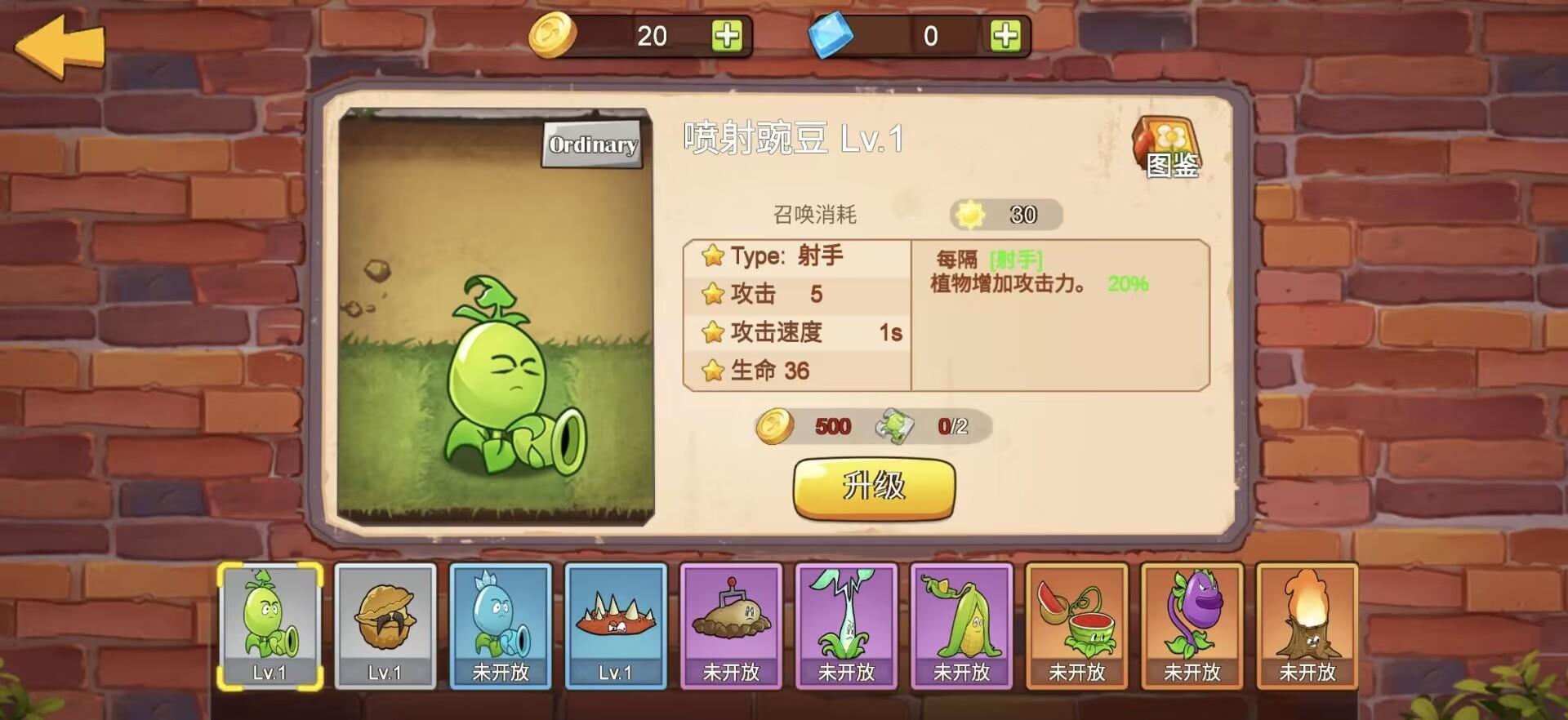Screen dimensions: 1568x720
Task: Select the Spikeweed Lv.1 icon
Action: (617, 624)
